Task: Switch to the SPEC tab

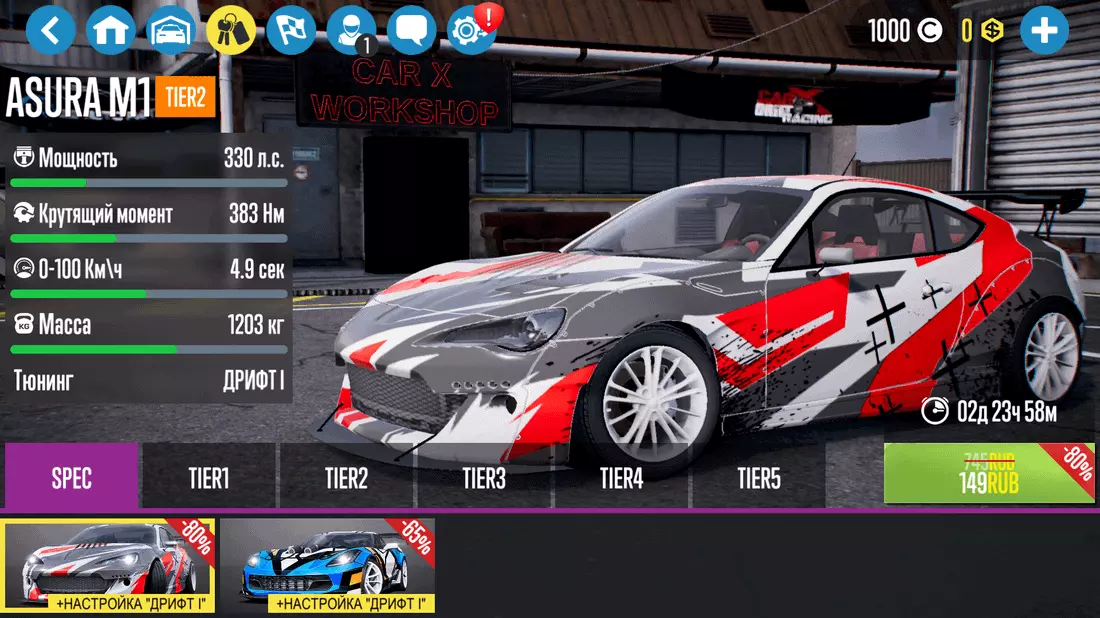Action: click(72, 478)
